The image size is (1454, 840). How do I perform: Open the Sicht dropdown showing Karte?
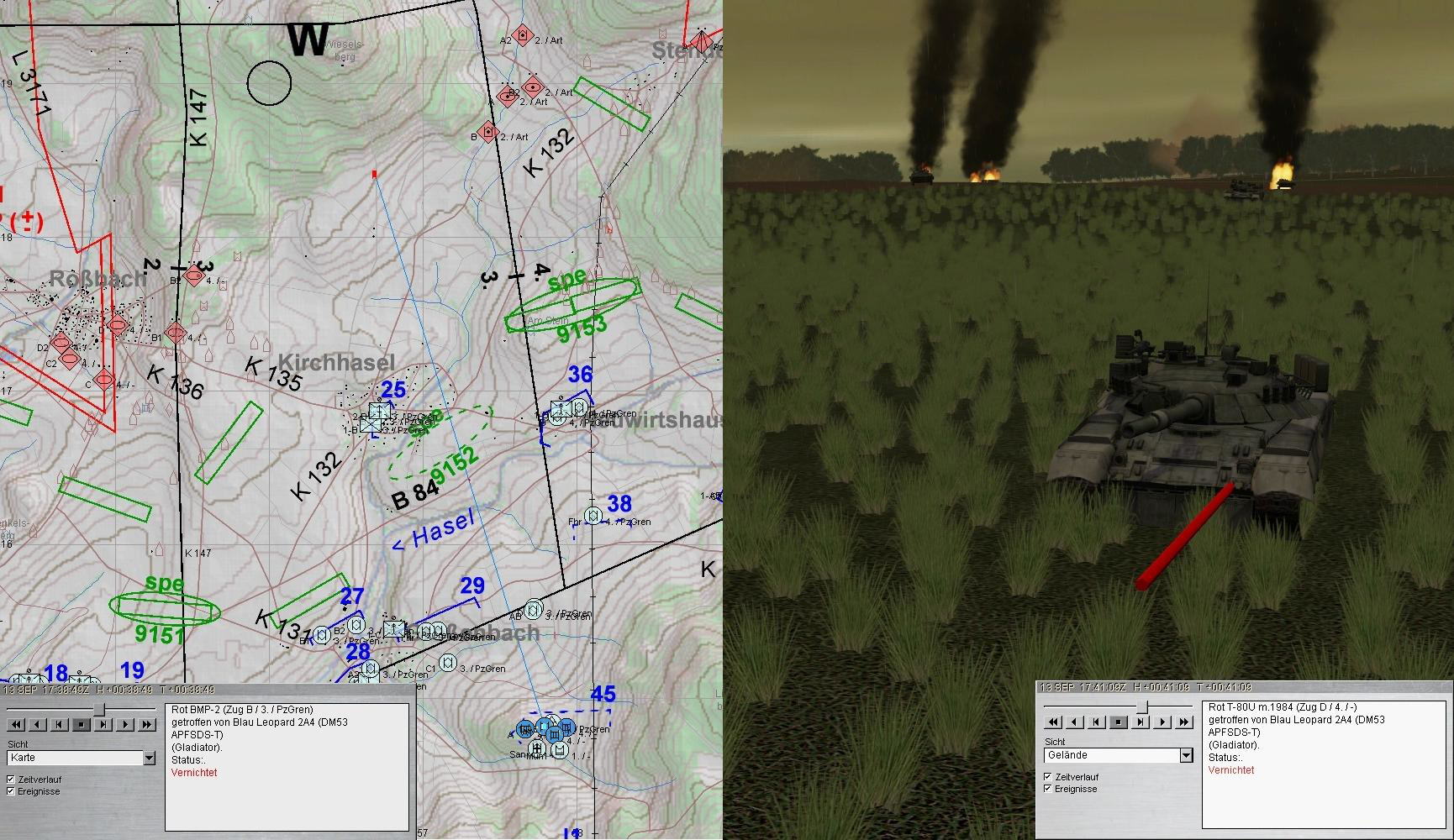tap(149, 758)
